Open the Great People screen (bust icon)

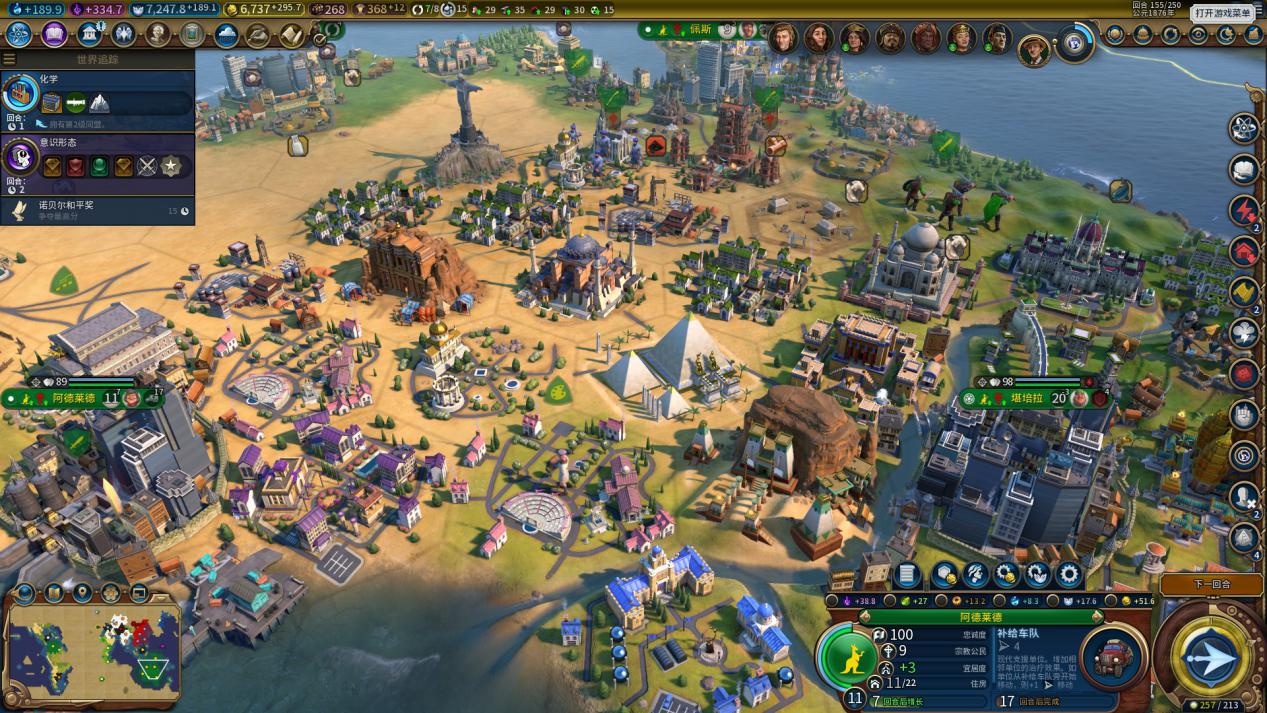tap(158, 35)
